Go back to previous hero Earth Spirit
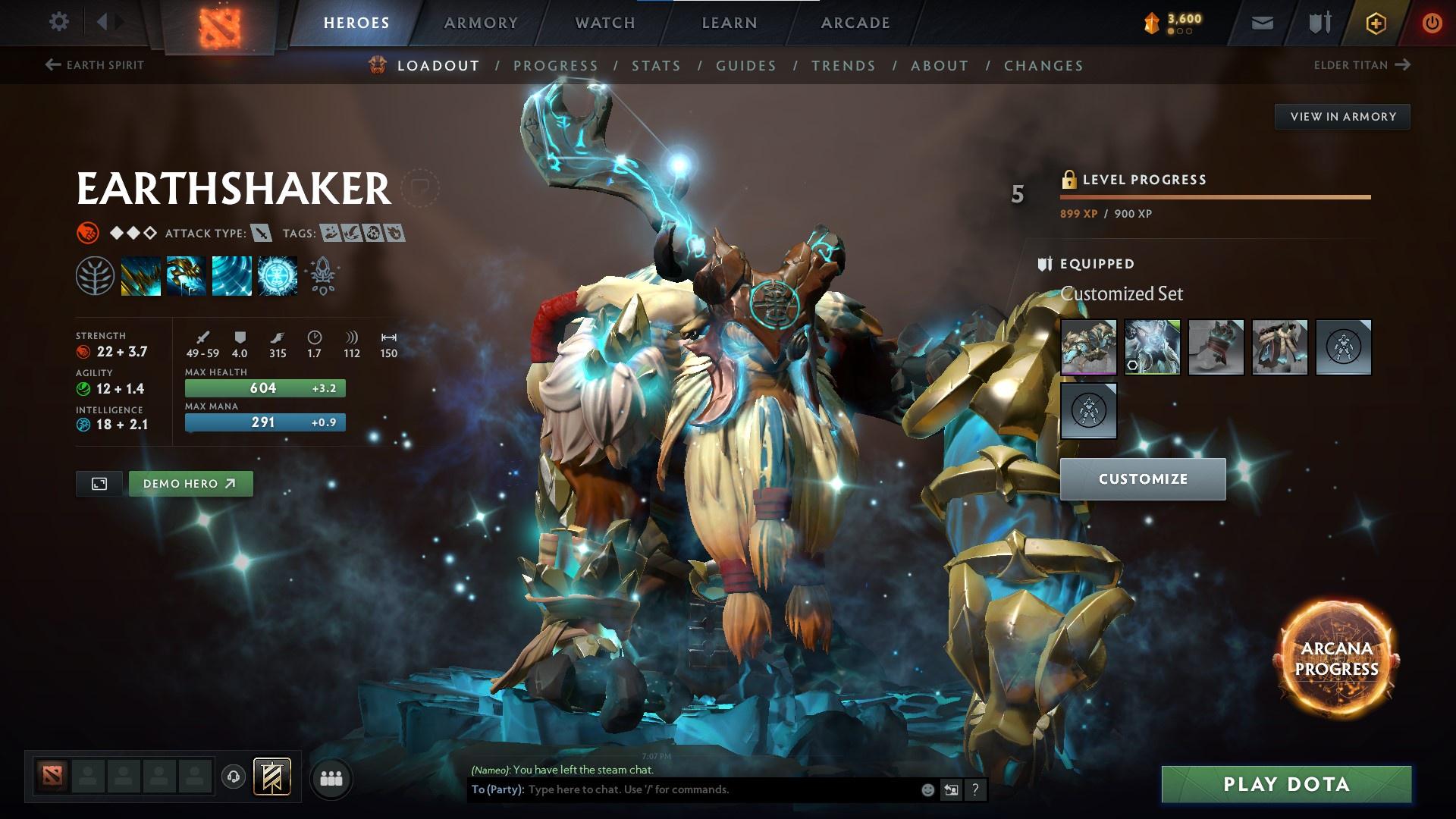 (95, 65)
